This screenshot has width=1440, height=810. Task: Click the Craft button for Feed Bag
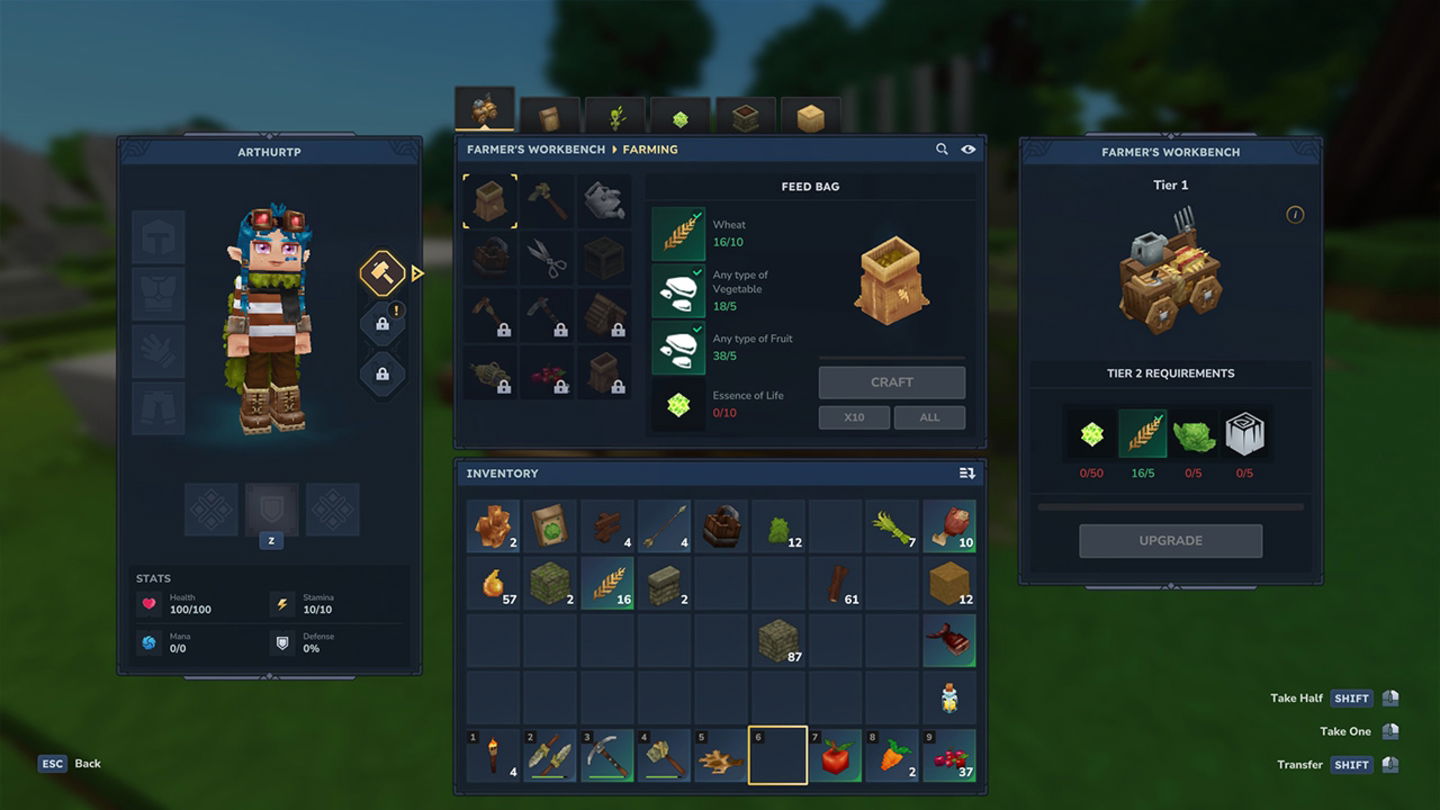[891, 382]
